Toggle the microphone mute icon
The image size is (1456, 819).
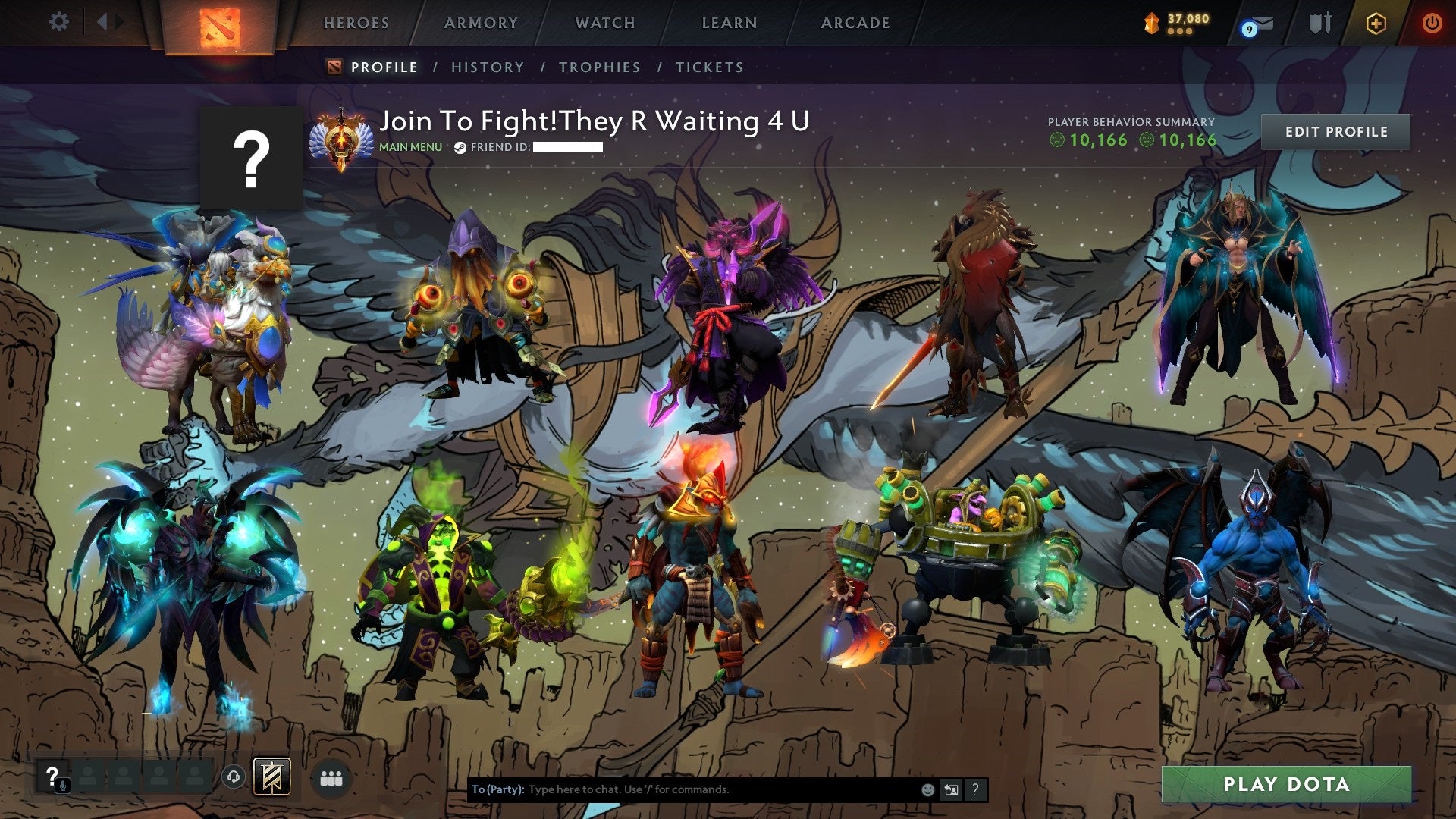click(63, 785)
